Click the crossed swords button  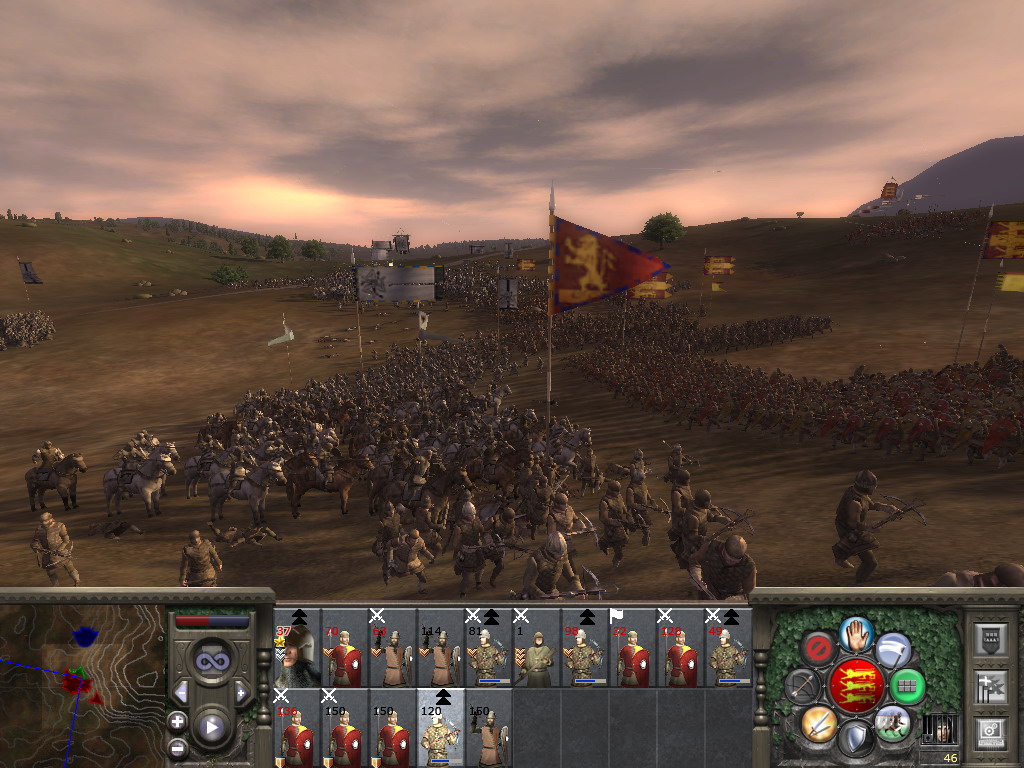[x=818, y=722]
